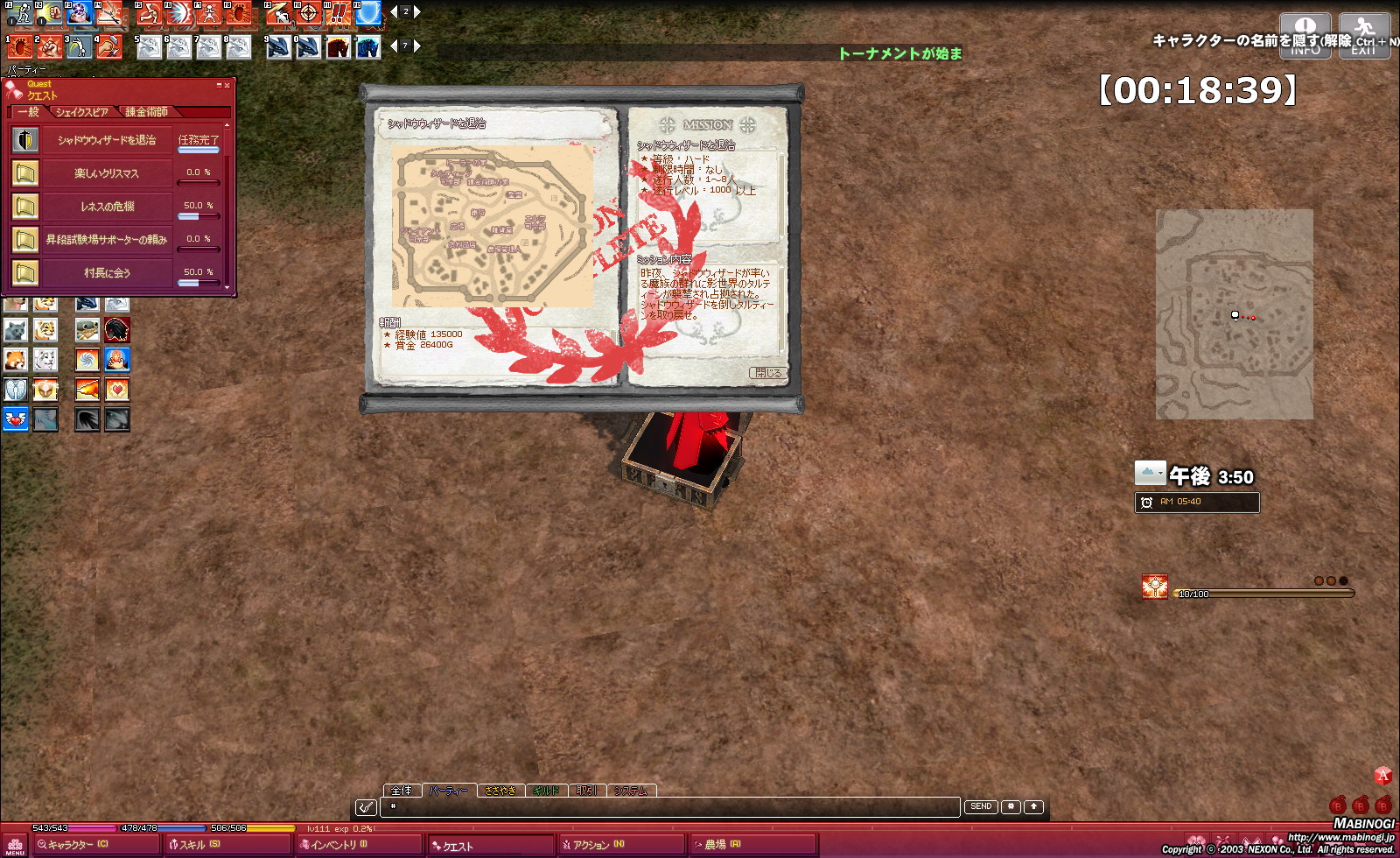
Task: Close the mission panel with 閉じる
Action: [x=767, y=373]
